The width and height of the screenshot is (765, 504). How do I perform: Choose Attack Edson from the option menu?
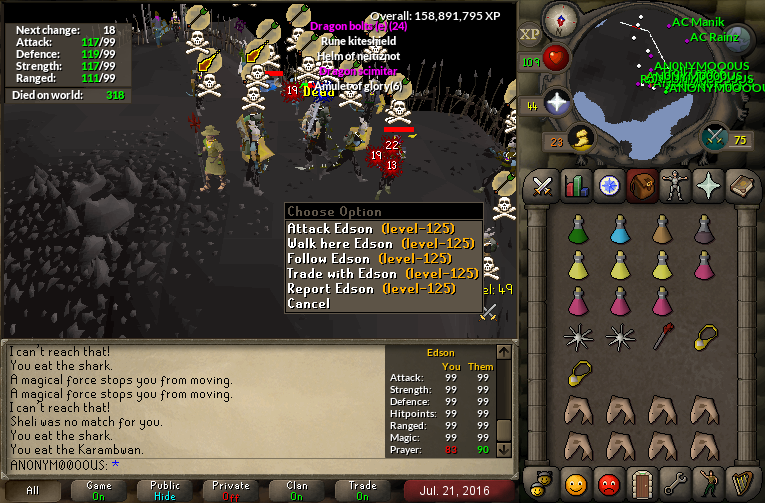(x=379, y=229)
